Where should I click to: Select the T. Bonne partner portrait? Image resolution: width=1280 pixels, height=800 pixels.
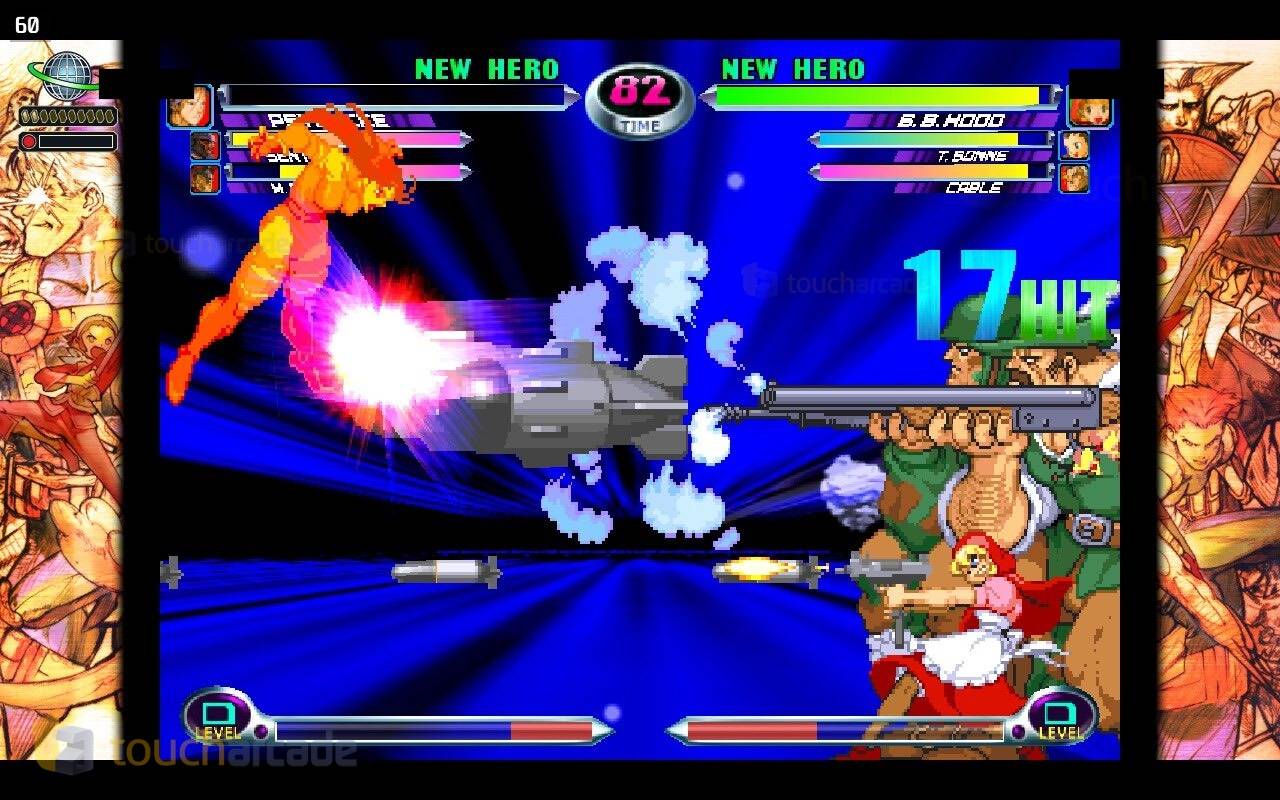(1074, 146)
